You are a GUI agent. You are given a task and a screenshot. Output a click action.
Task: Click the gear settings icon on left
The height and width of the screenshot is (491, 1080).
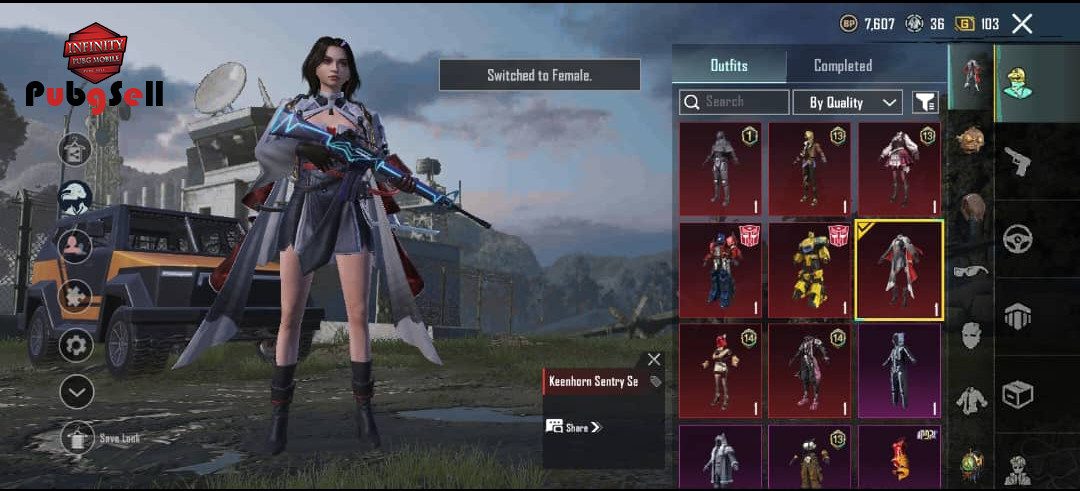(77, 346)
